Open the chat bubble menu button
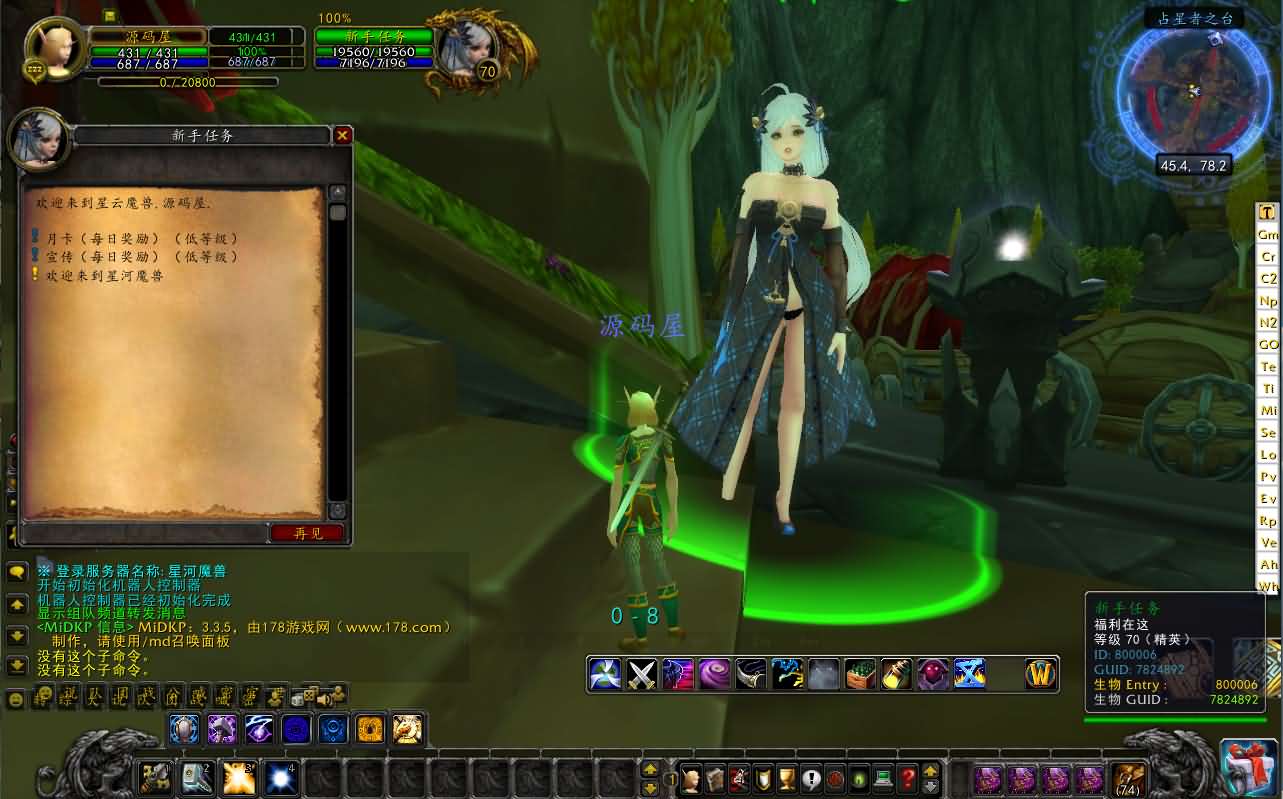Image resolution: width=1283 pixels, height=799 pixels. pyautogui.click(x=17, y=573)
